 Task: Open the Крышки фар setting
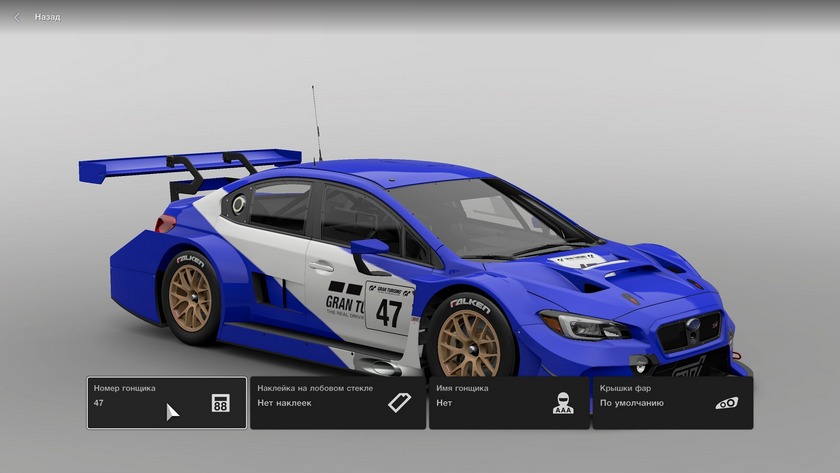coord(672,402)
